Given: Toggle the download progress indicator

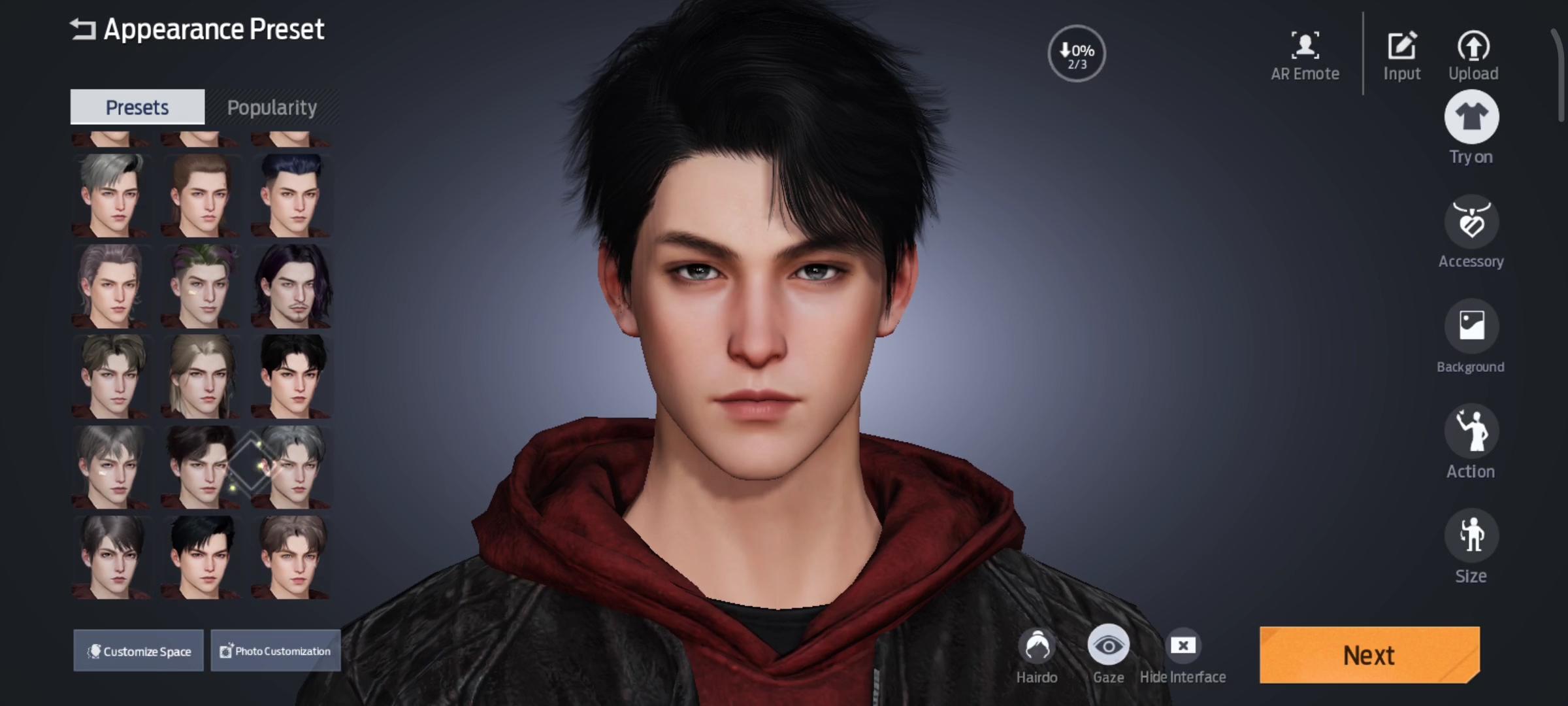Looking at the screenshot, I should [x=1075, y=54].
